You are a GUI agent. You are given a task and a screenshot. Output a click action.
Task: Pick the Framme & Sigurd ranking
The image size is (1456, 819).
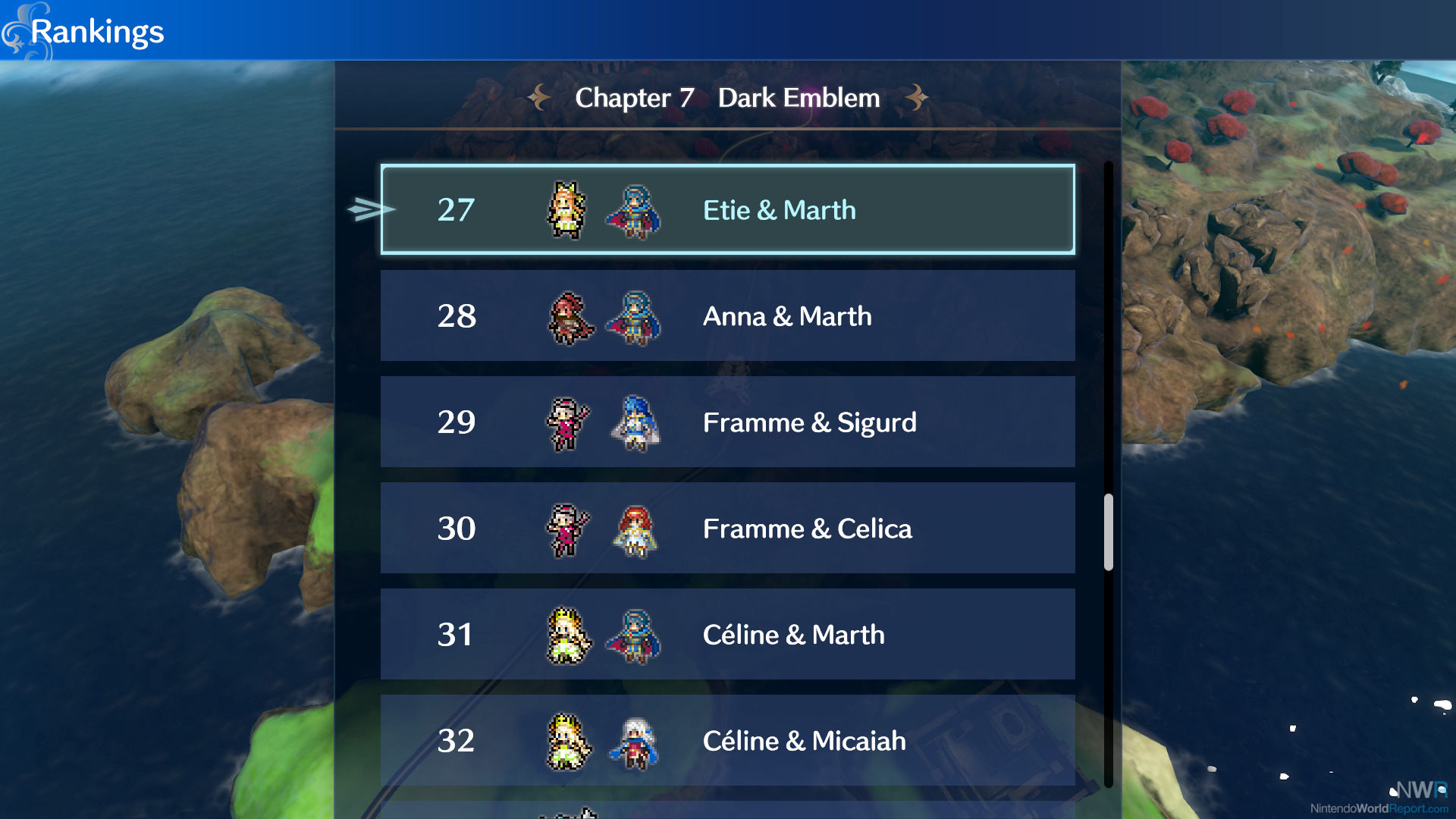tap(727, 422)
